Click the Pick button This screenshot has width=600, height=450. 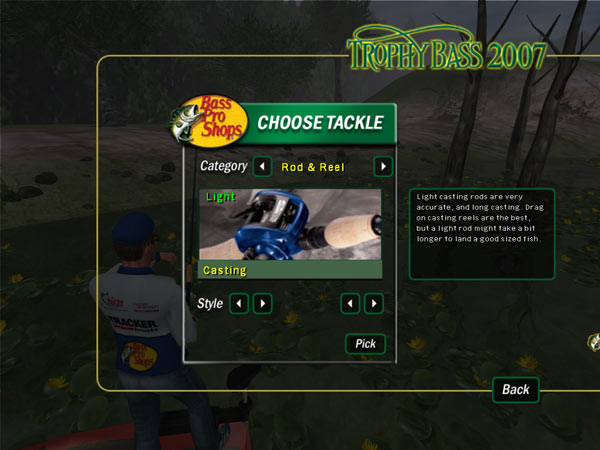coord(365,344)
